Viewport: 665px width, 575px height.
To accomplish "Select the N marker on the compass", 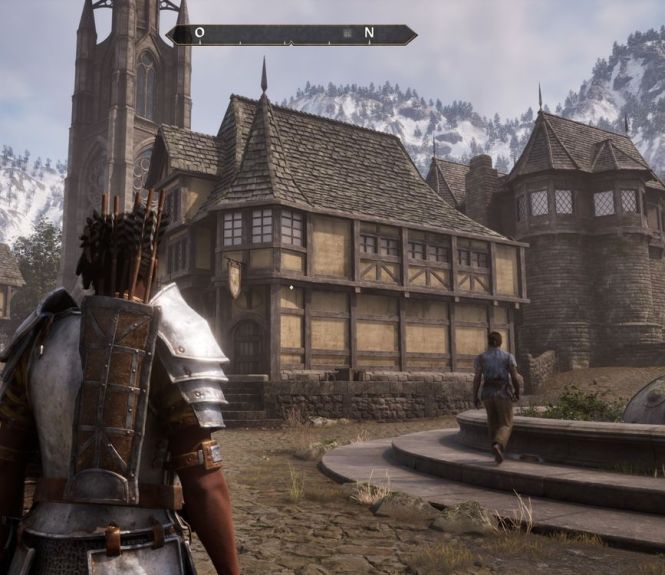I will click(x=369, y=33).
